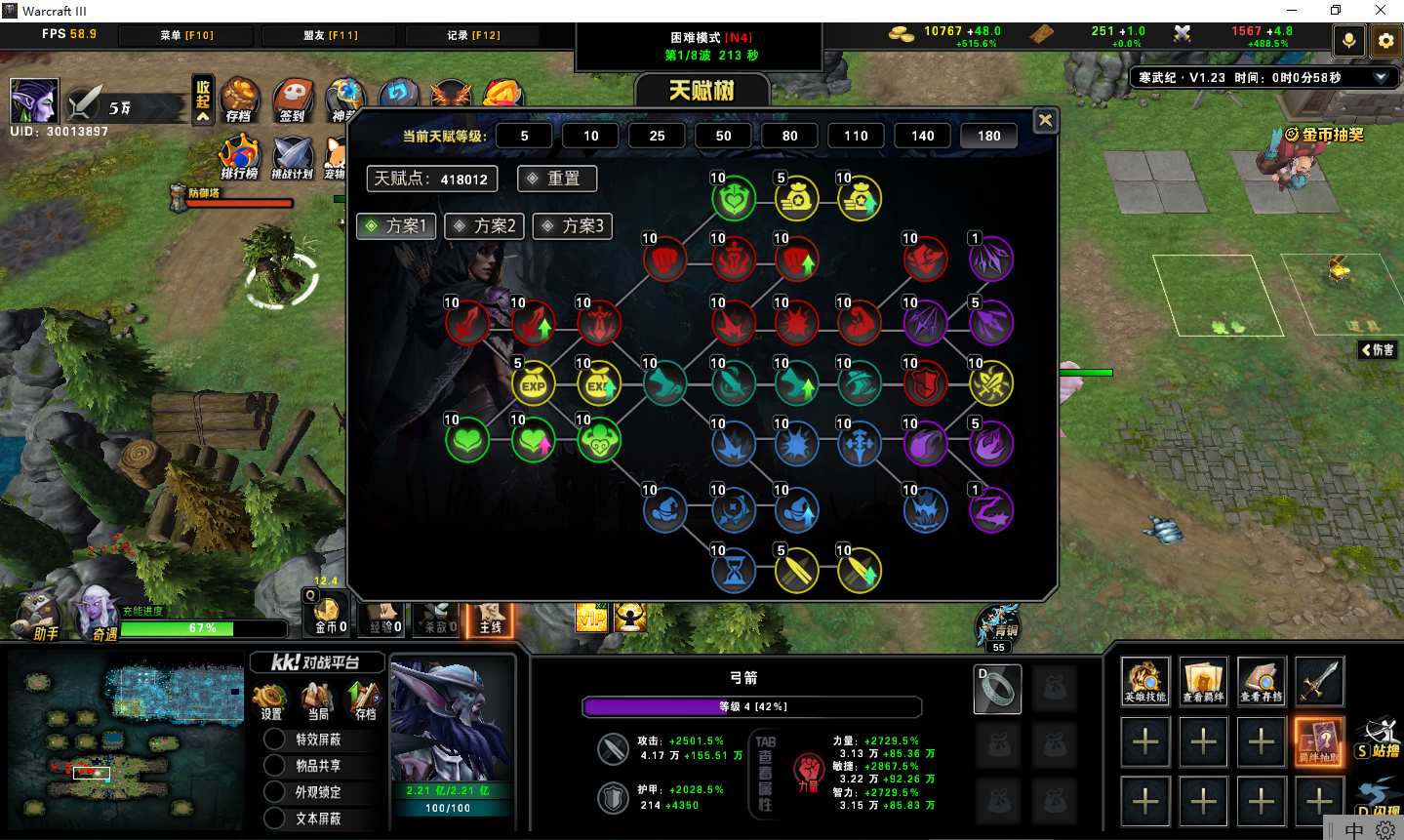Switch to talent plan 方案2

485,226
